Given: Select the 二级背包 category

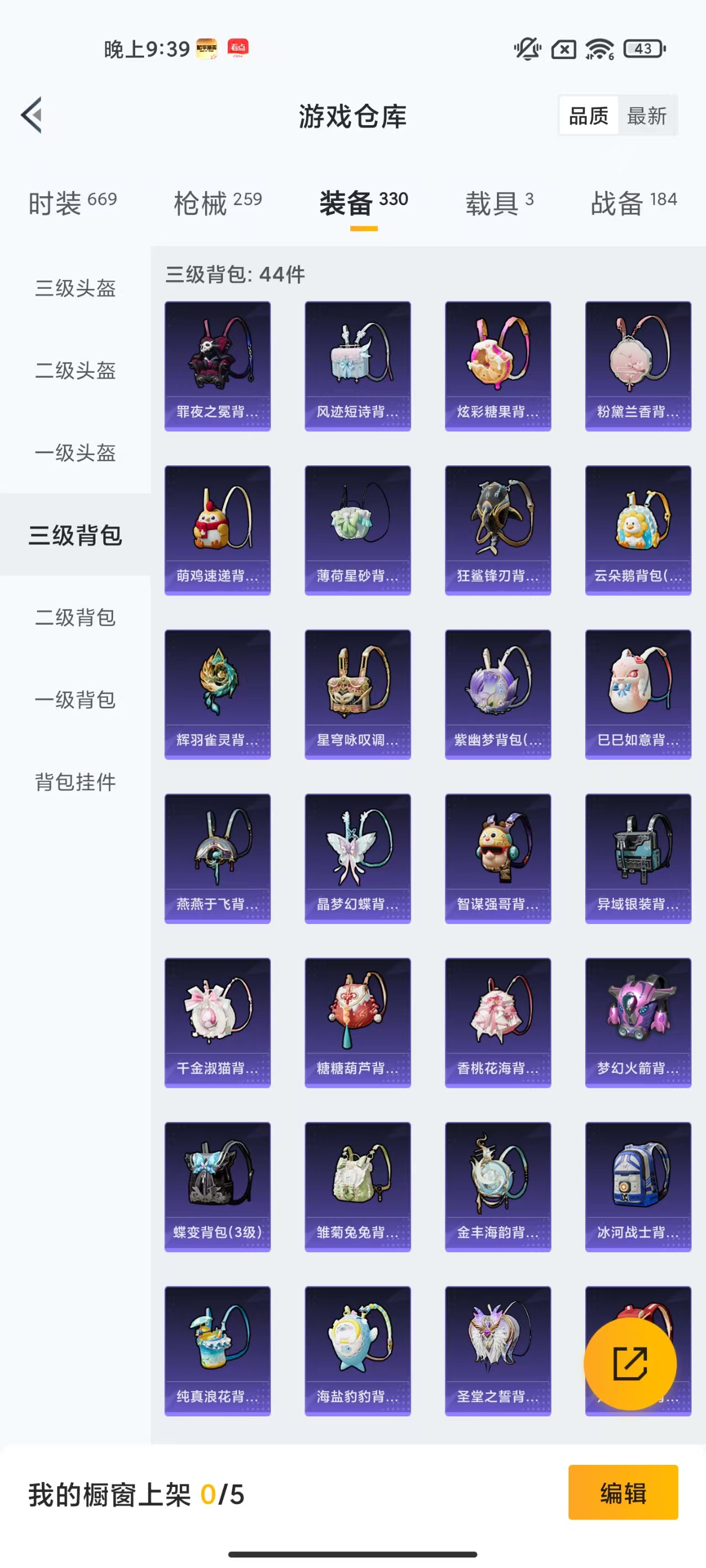Looking at the screenshot, I should (x=74, y=618).
